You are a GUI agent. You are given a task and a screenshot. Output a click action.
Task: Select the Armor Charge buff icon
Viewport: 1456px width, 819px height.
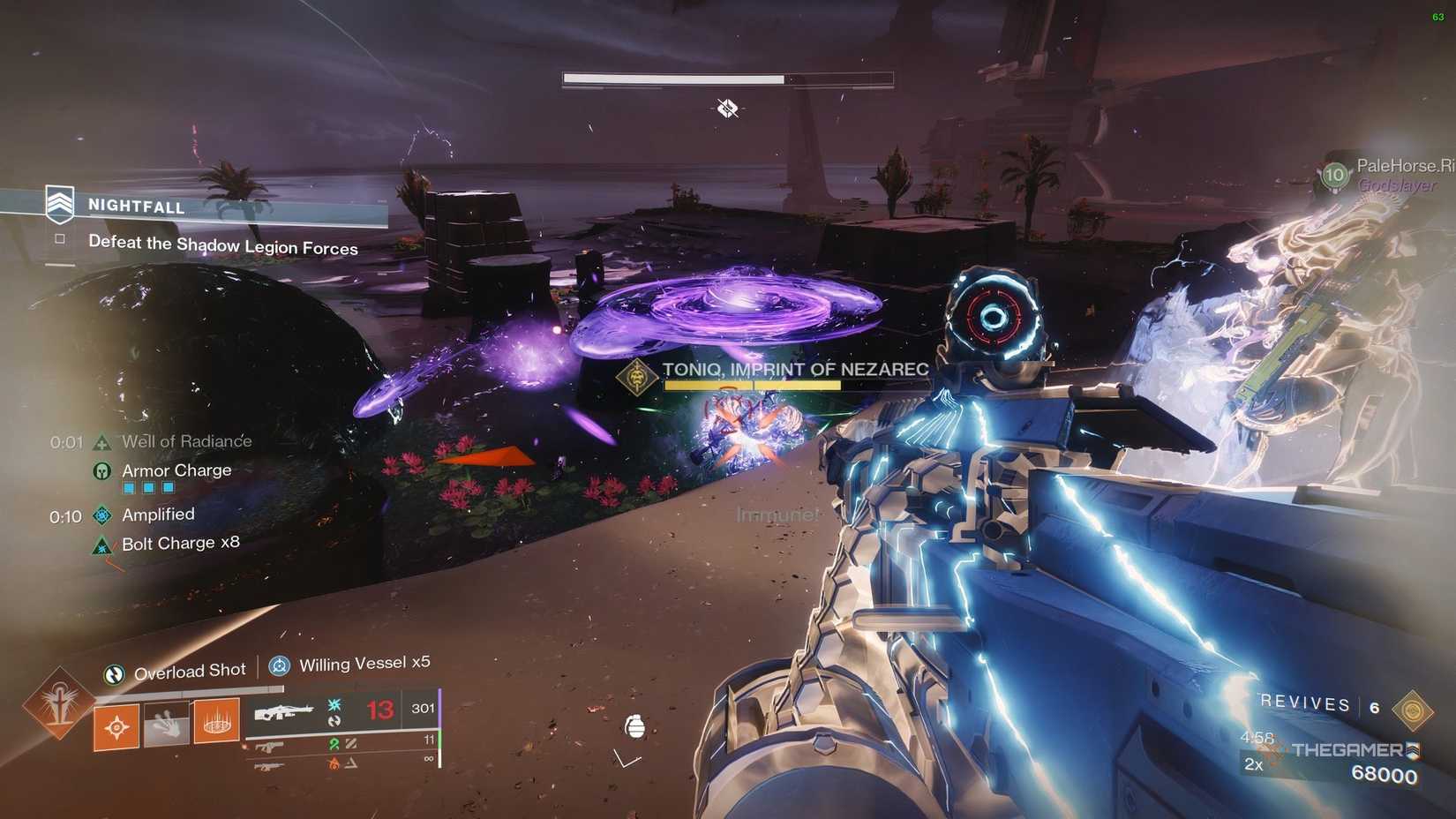click(103, 470)
